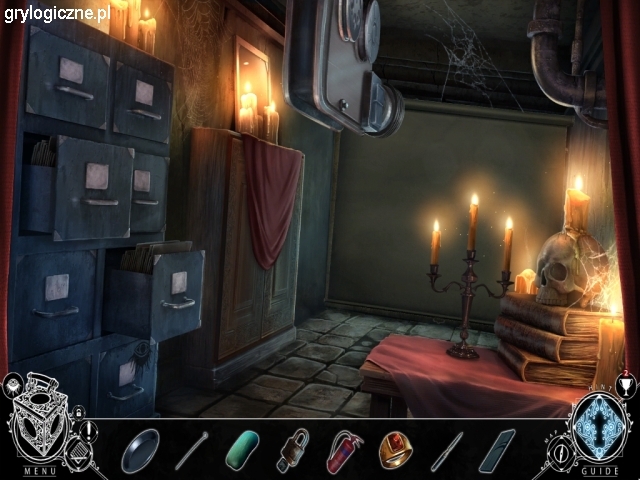This screenshot has width=640, height=480.
Task: Choose the rusty padlock inventory item
Action: pyautogui.click(x=294, y=449)
